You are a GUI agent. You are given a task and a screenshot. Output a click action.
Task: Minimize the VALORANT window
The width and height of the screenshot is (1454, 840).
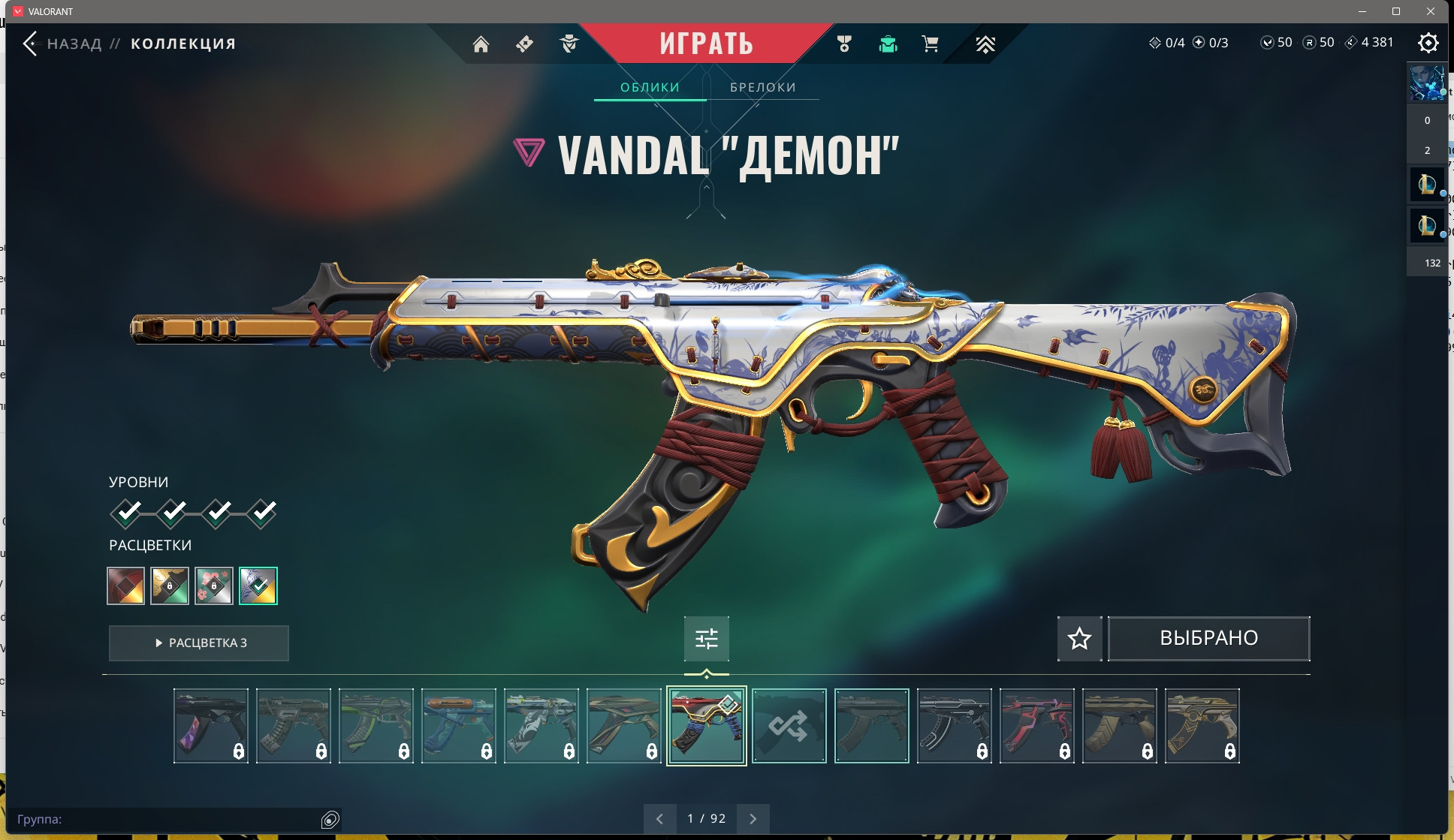[1362, 11]
